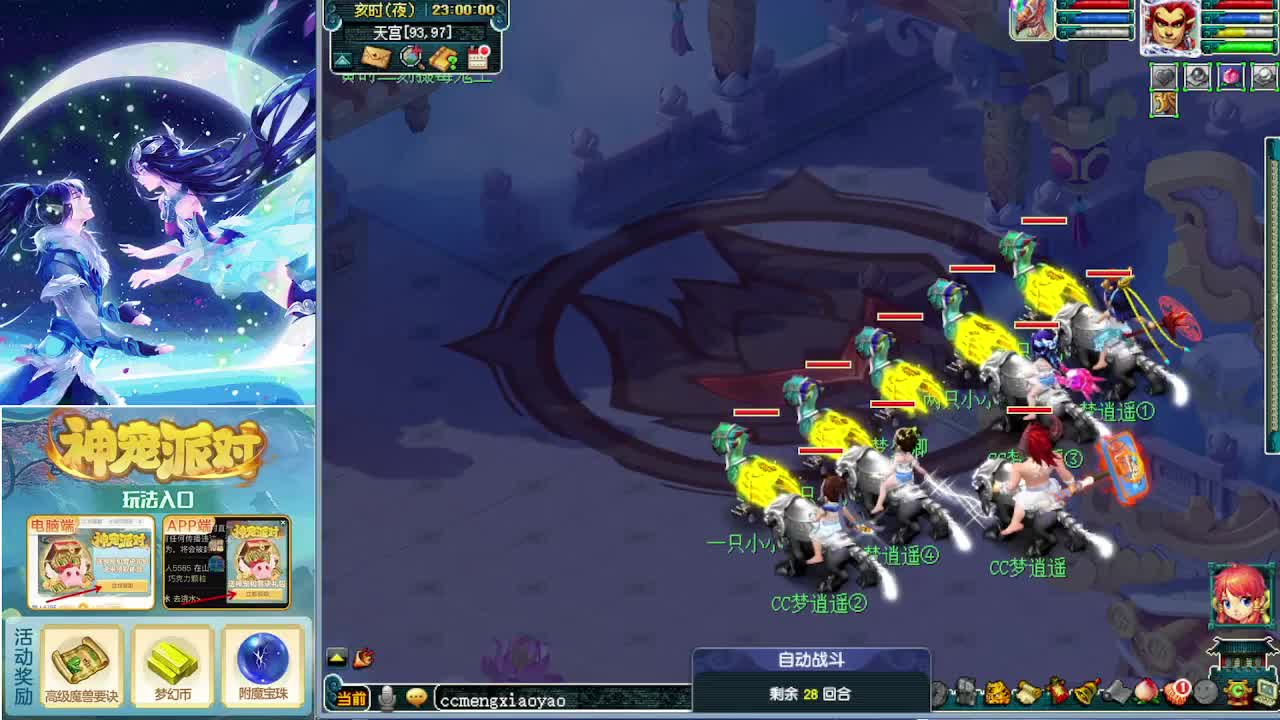The image size is (1280, 720).
Task: Open the 高级魔兽要诀 scroll icon
Action: tap(82, 662)
